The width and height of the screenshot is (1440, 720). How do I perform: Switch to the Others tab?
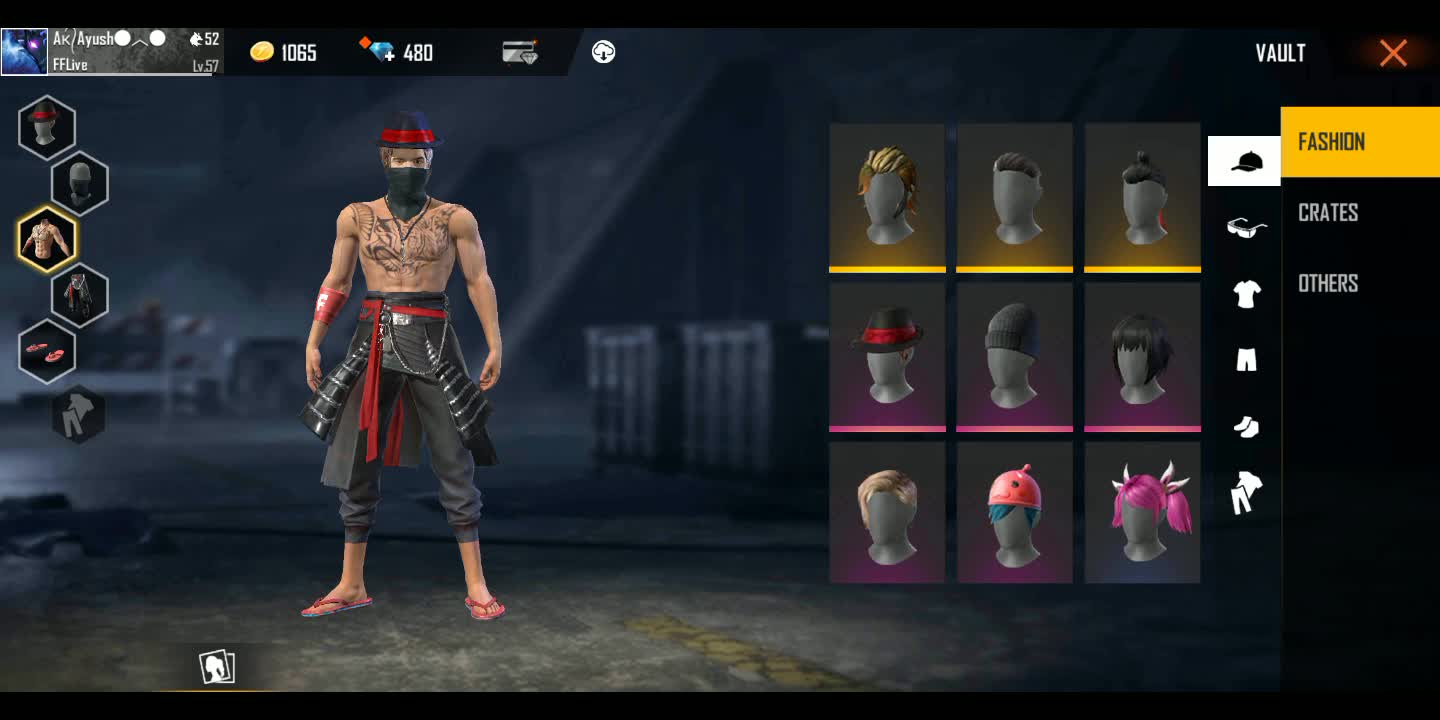coord(1328,284)
